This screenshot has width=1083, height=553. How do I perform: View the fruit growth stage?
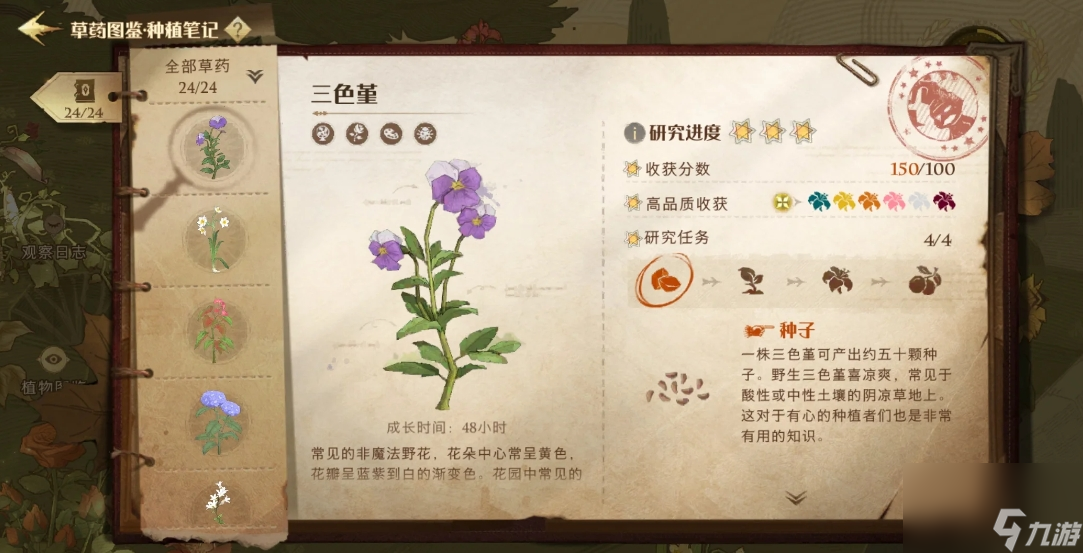point(922,281)
